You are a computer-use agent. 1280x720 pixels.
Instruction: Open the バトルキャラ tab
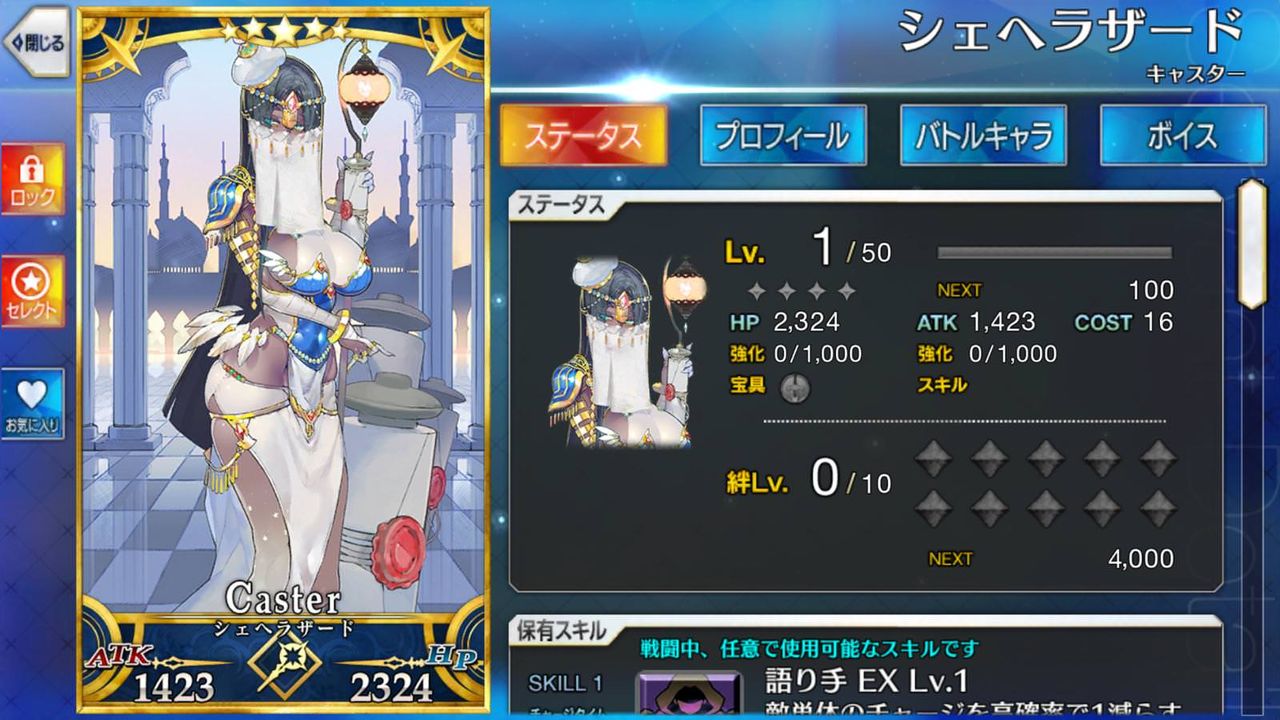983,135
